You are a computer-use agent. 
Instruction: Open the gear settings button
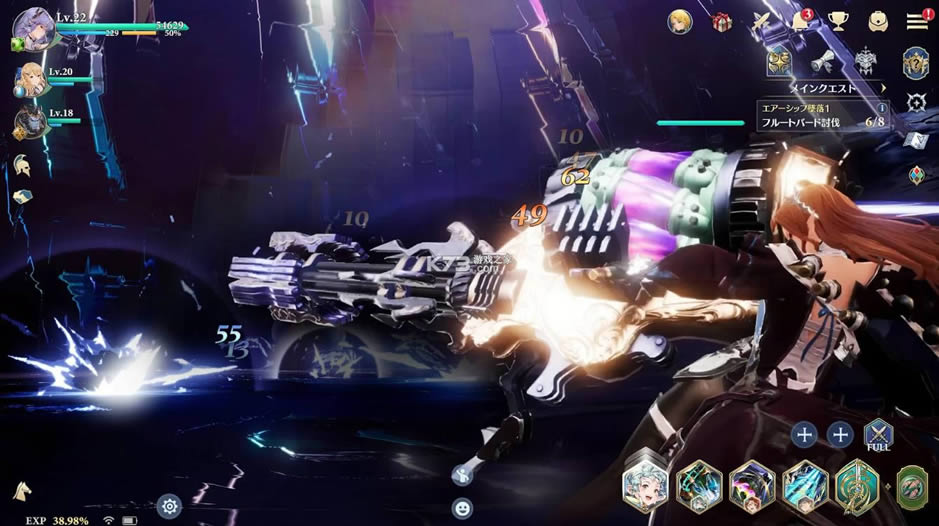pos(170,505)
